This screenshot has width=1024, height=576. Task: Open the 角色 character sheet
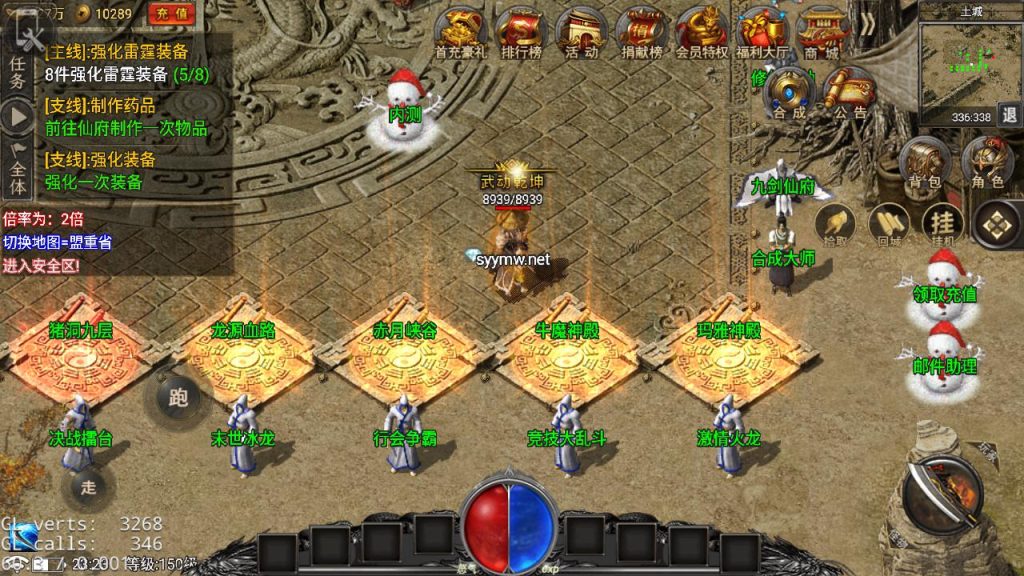point(987,162)
